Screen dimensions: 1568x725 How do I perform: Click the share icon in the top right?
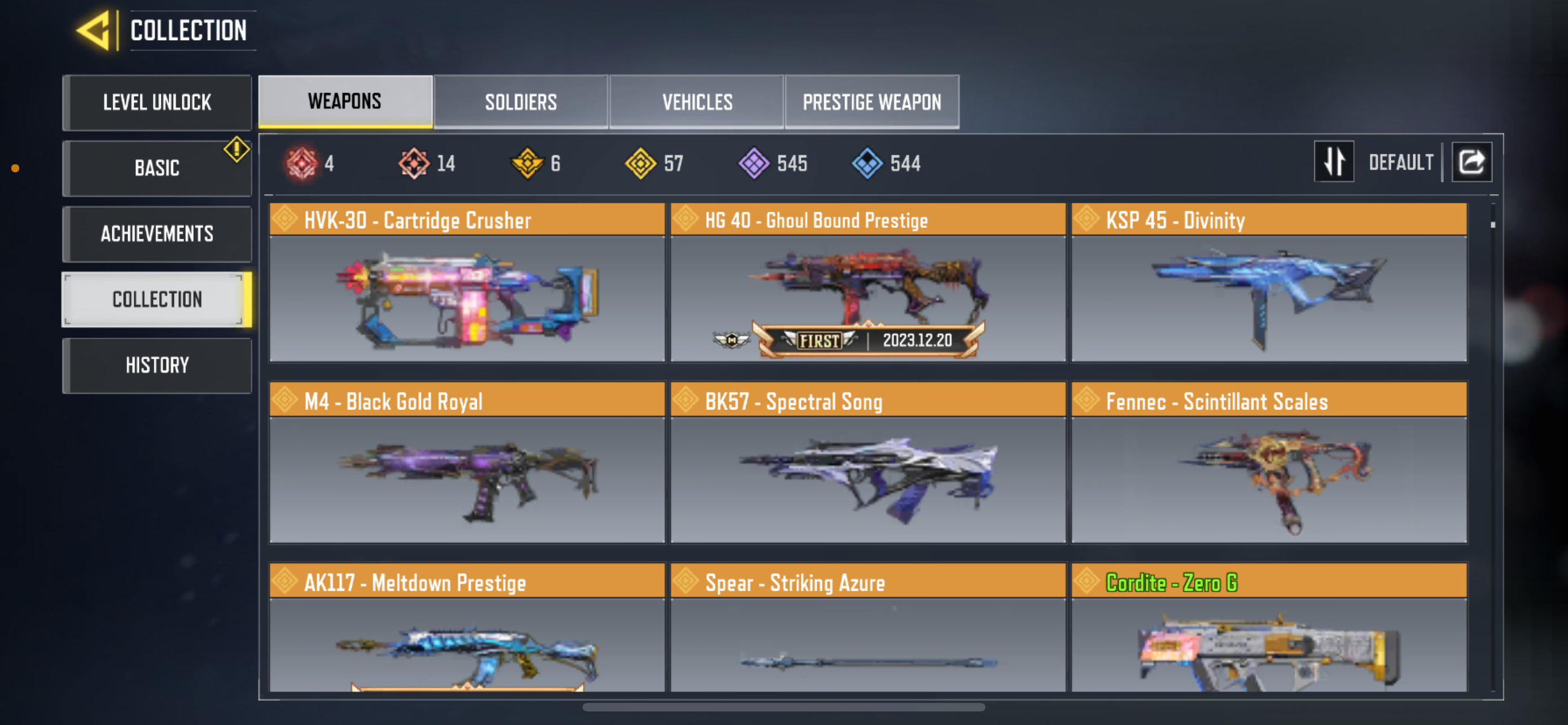coord(1472,161)
